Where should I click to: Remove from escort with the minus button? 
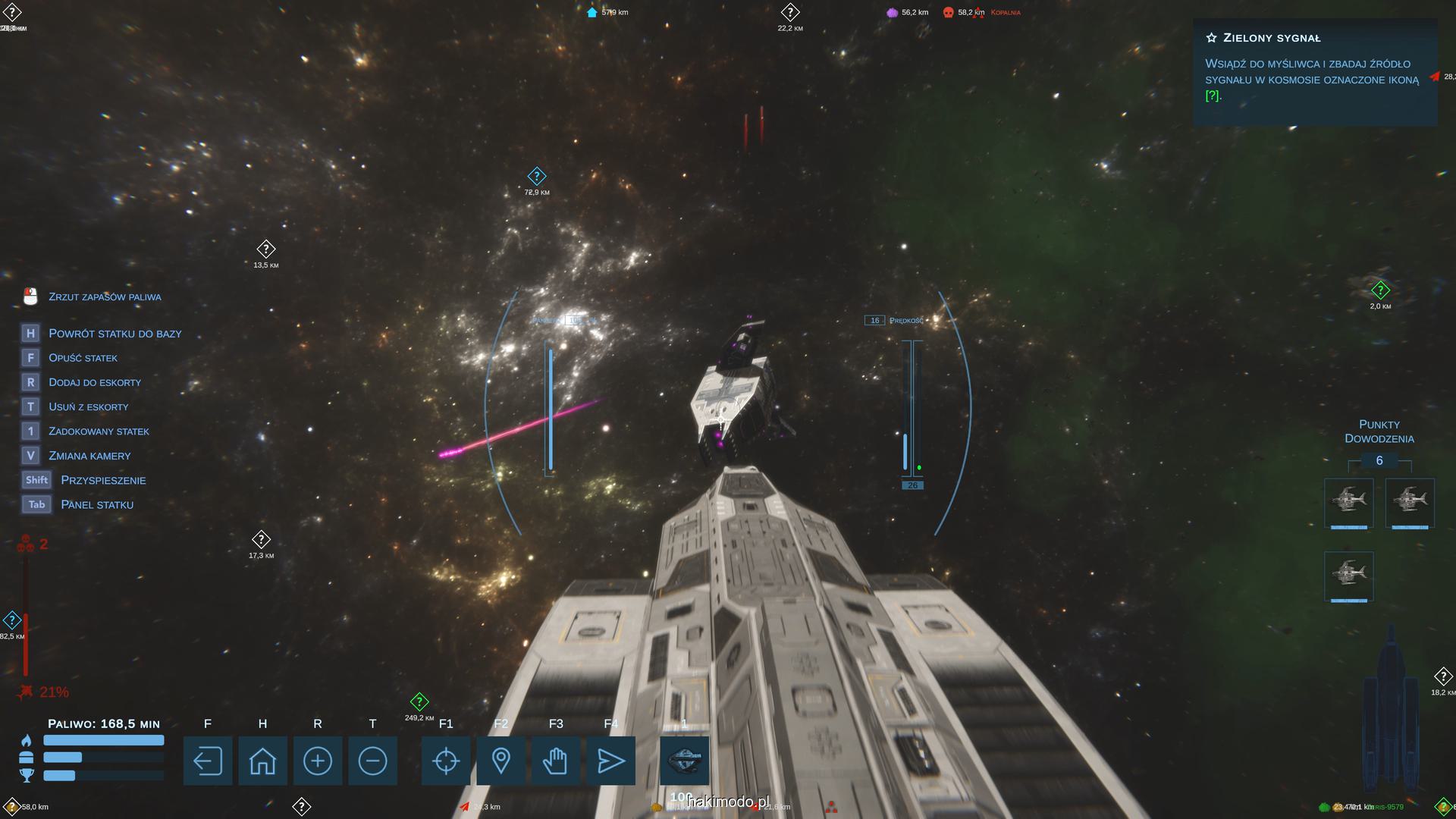372,761
